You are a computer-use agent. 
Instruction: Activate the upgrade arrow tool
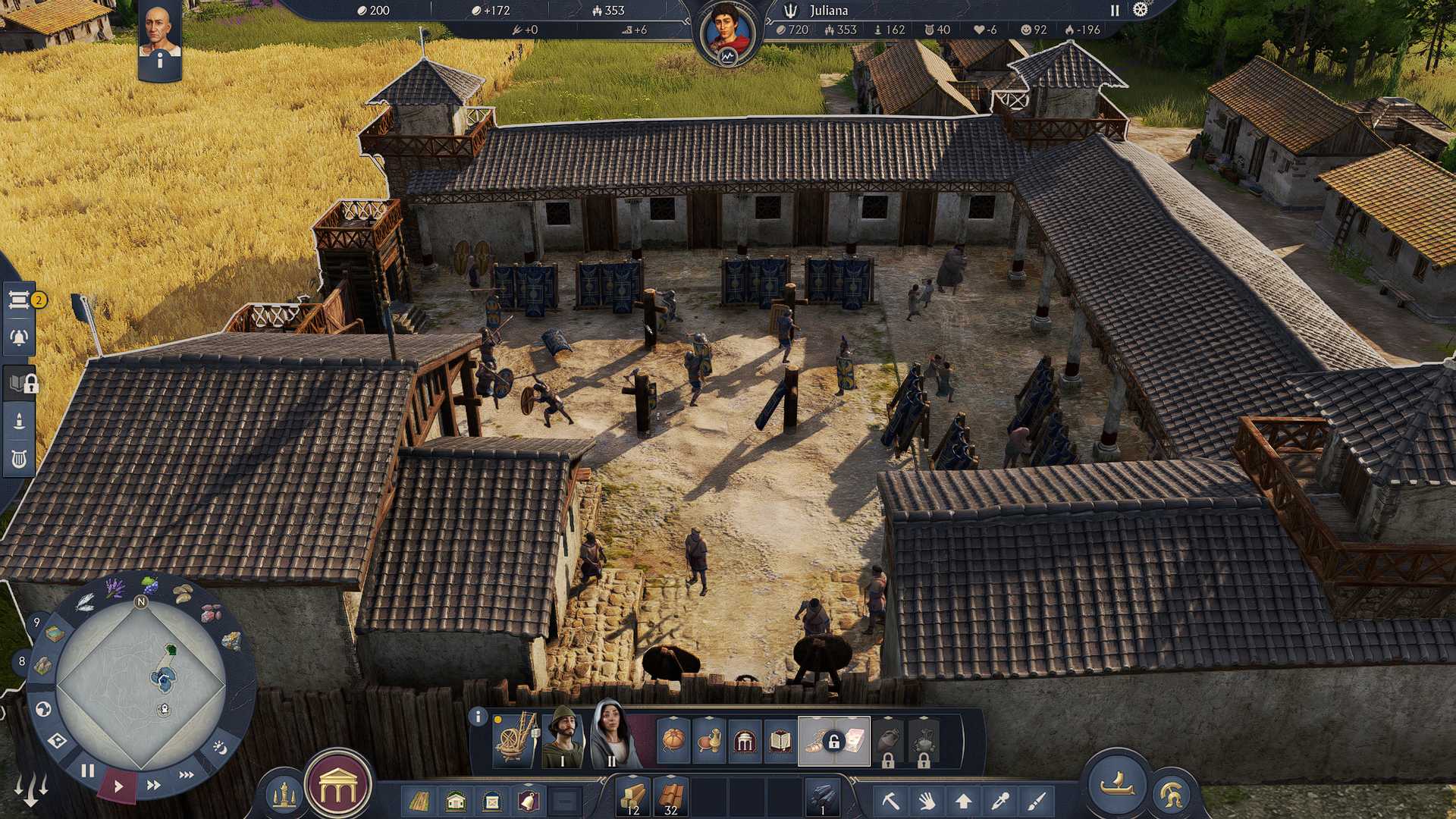coord(963,800)
